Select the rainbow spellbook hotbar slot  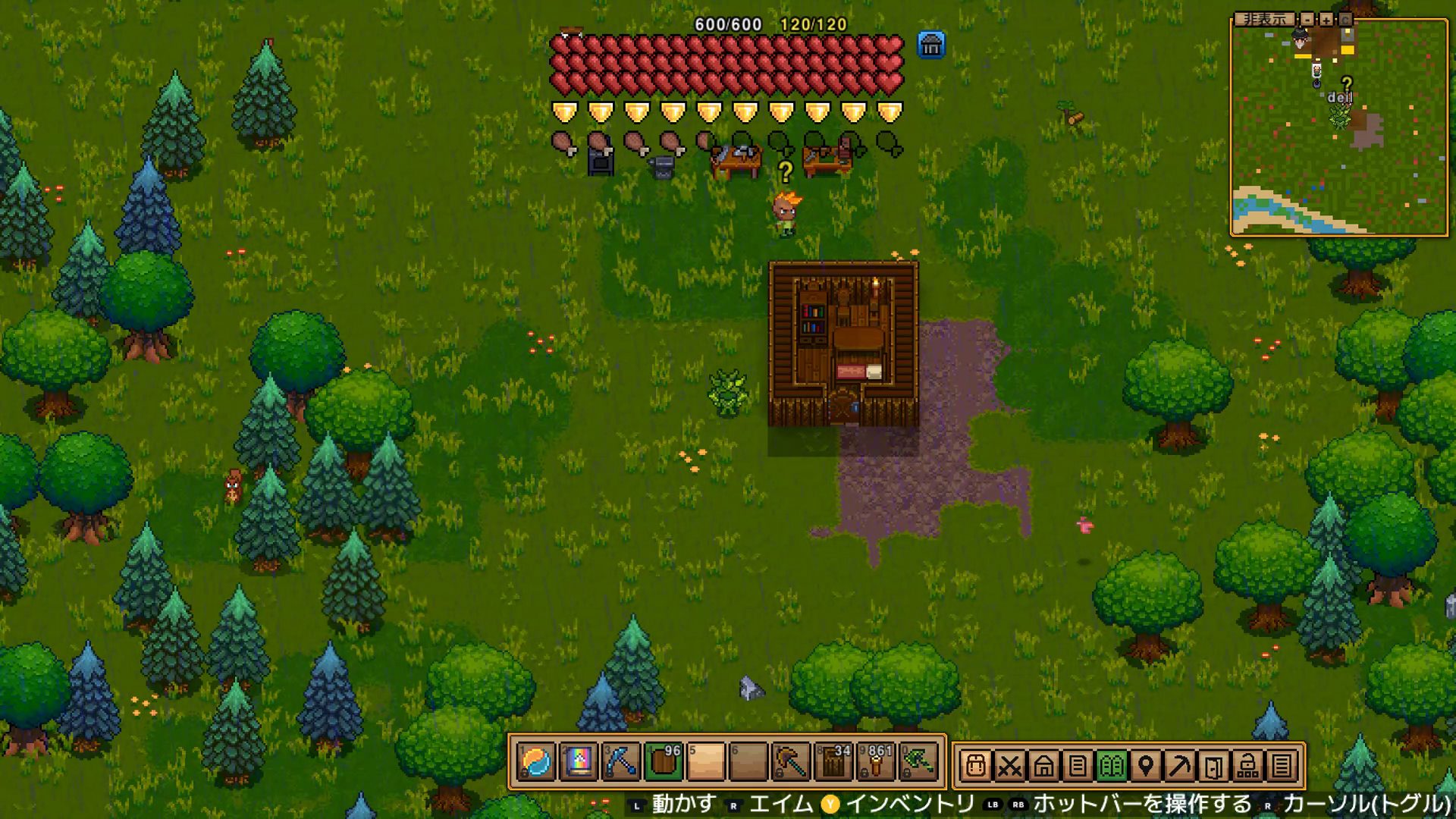[578, 762]
